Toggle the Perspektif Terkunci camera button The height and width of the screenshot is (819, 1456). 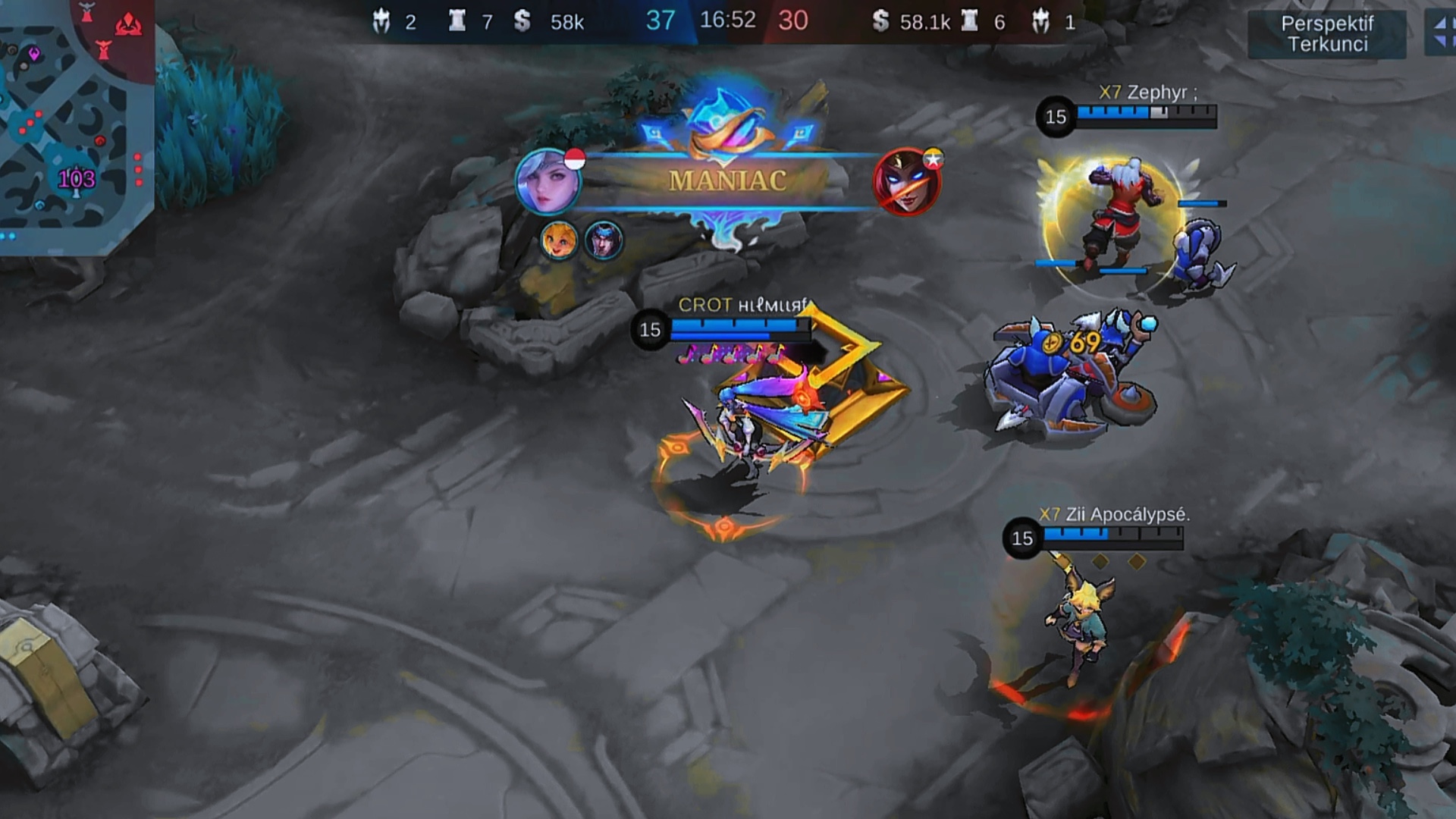1326,34
